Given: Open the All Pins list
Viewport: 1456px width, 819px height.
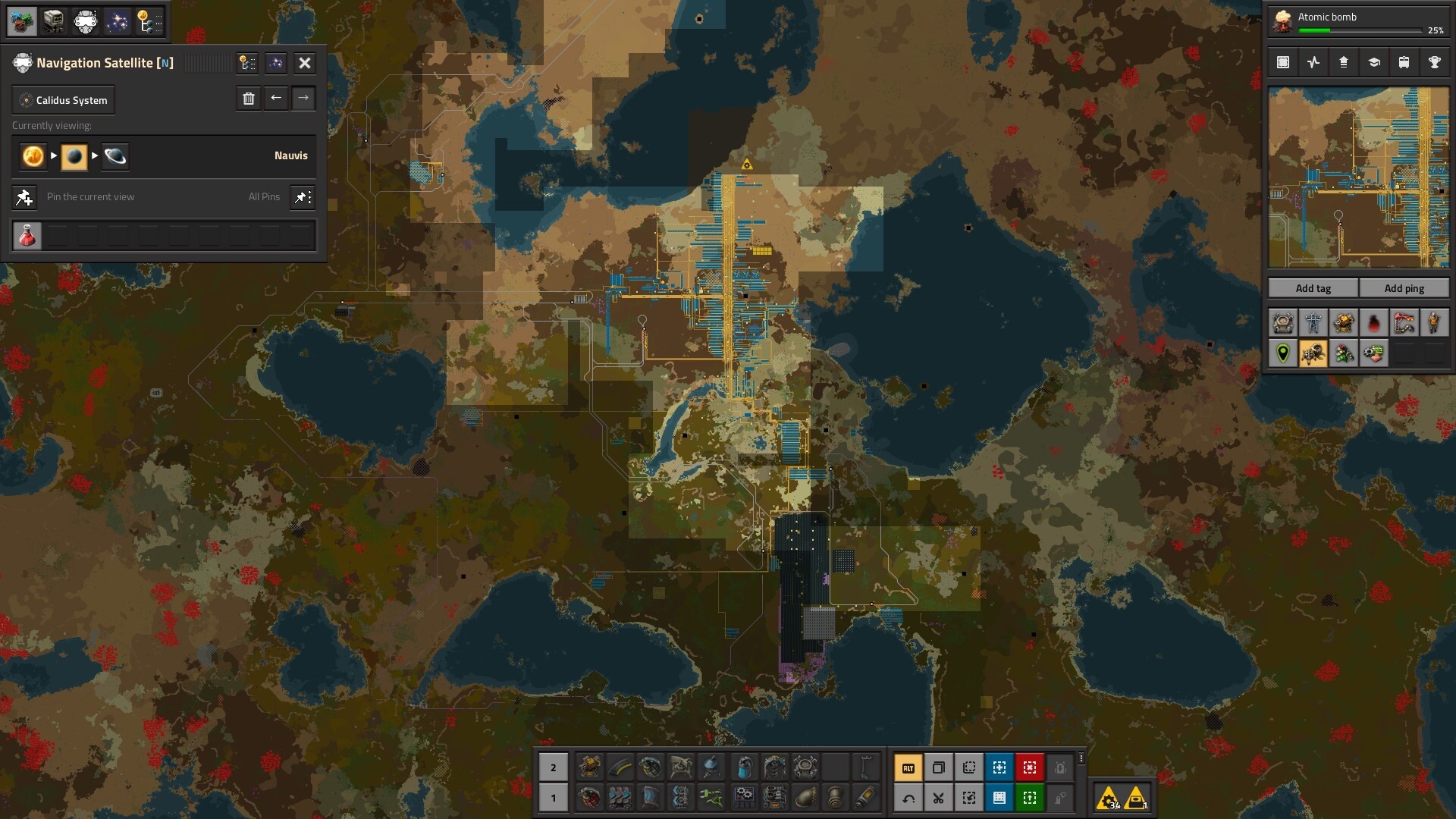Looking at the screenshot, I should click(x=303, y=197).
